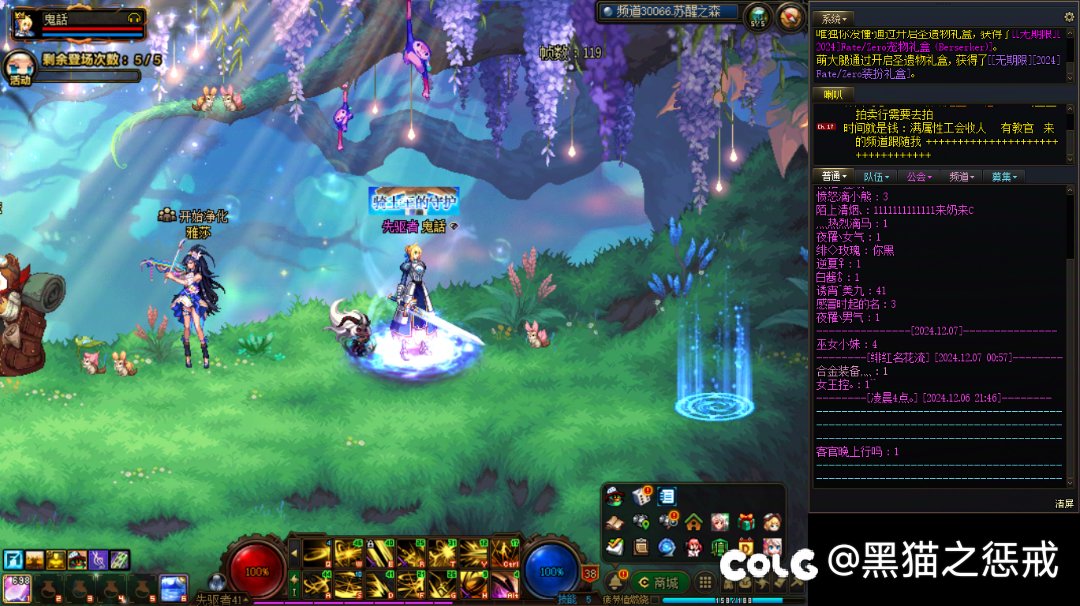Screen dimensions: 1080x606
Task: Open the 系统 message dropdown
Action: coord(832,18)
